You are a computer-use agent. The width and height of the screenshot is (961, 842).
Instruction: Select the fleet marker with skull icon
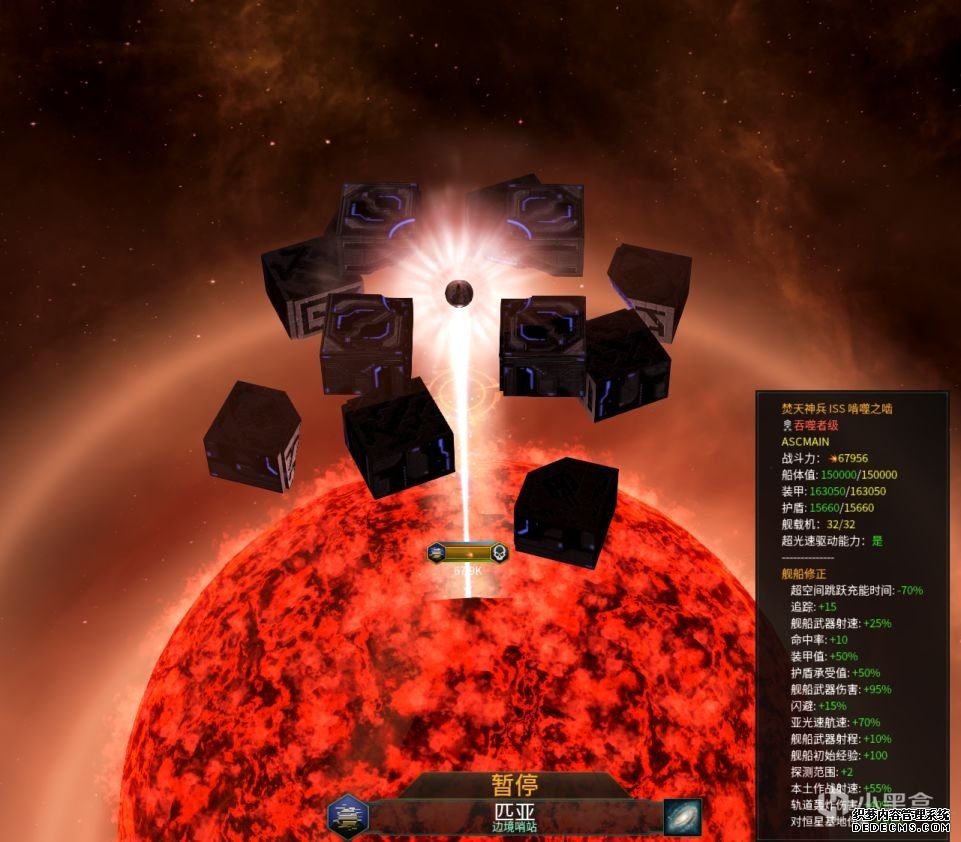468,552
